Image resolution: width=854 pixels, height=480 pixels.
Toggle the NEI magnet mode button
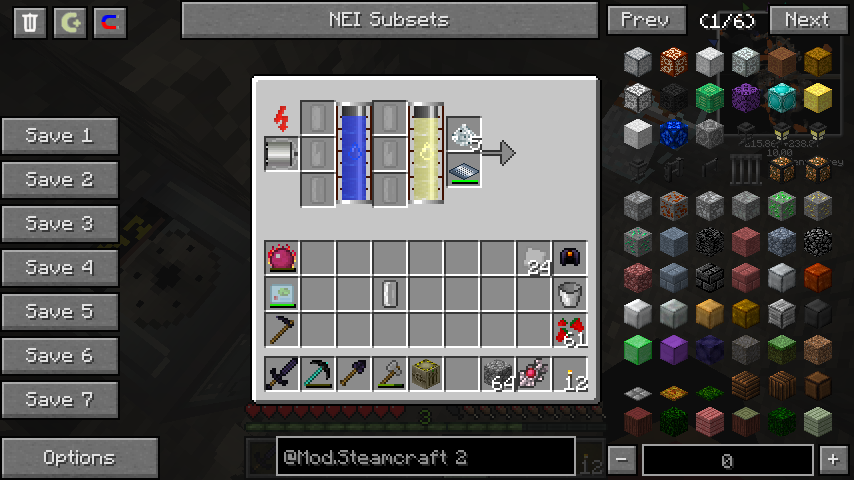point(110,23)
